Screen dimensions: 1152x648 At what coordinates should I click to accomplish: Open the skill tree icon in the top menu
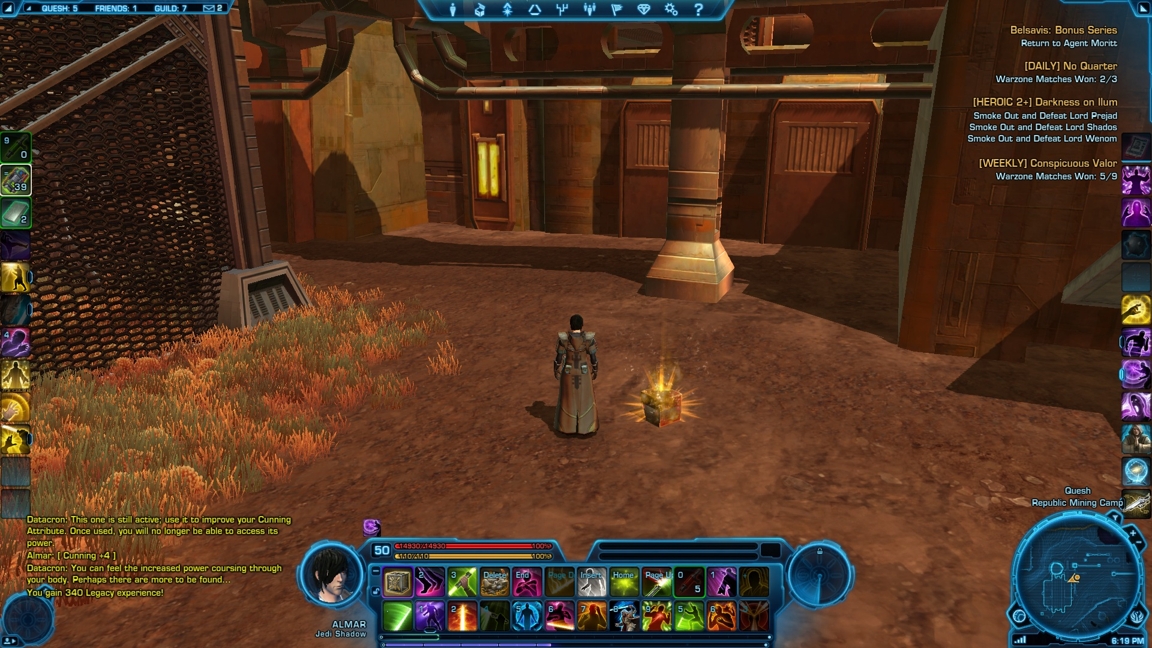click(562, 10)
